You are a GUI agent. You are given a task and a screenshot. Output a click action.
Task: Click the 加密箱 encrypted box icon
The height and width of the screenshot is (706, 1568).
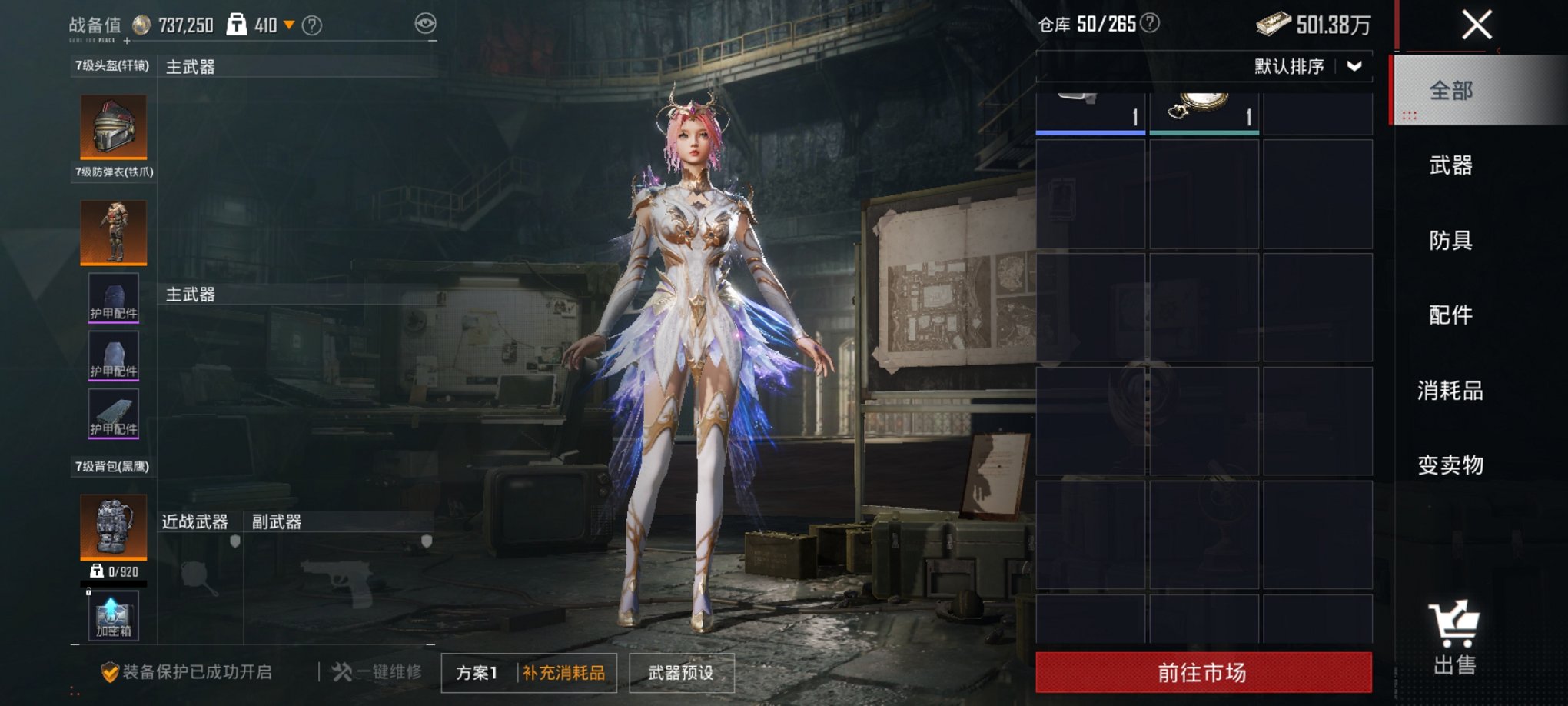click(x=113, y=615)
